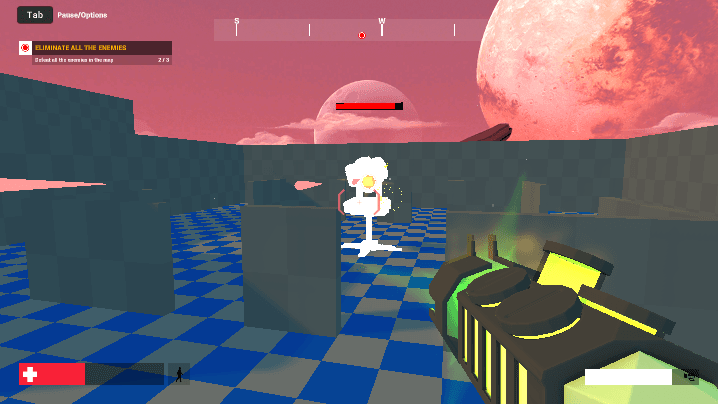Click the weapon icon beside the ammo bar
Viewport: 718px width, 404px height.
689,376
